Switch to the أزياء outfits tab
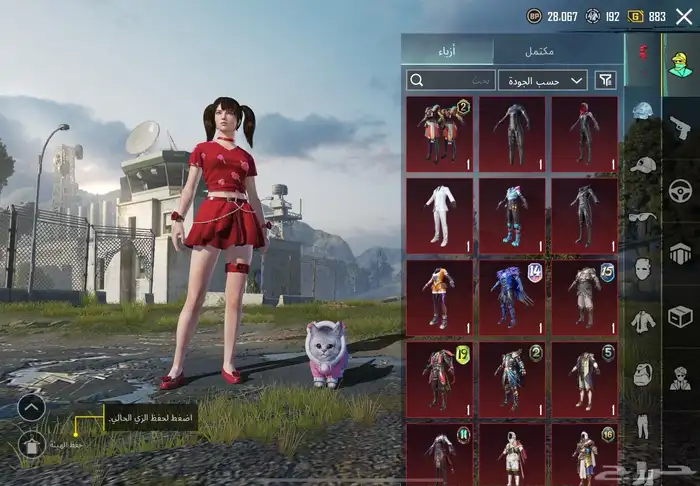The height and width of the screenshot is (486, 700). [448, 51]
